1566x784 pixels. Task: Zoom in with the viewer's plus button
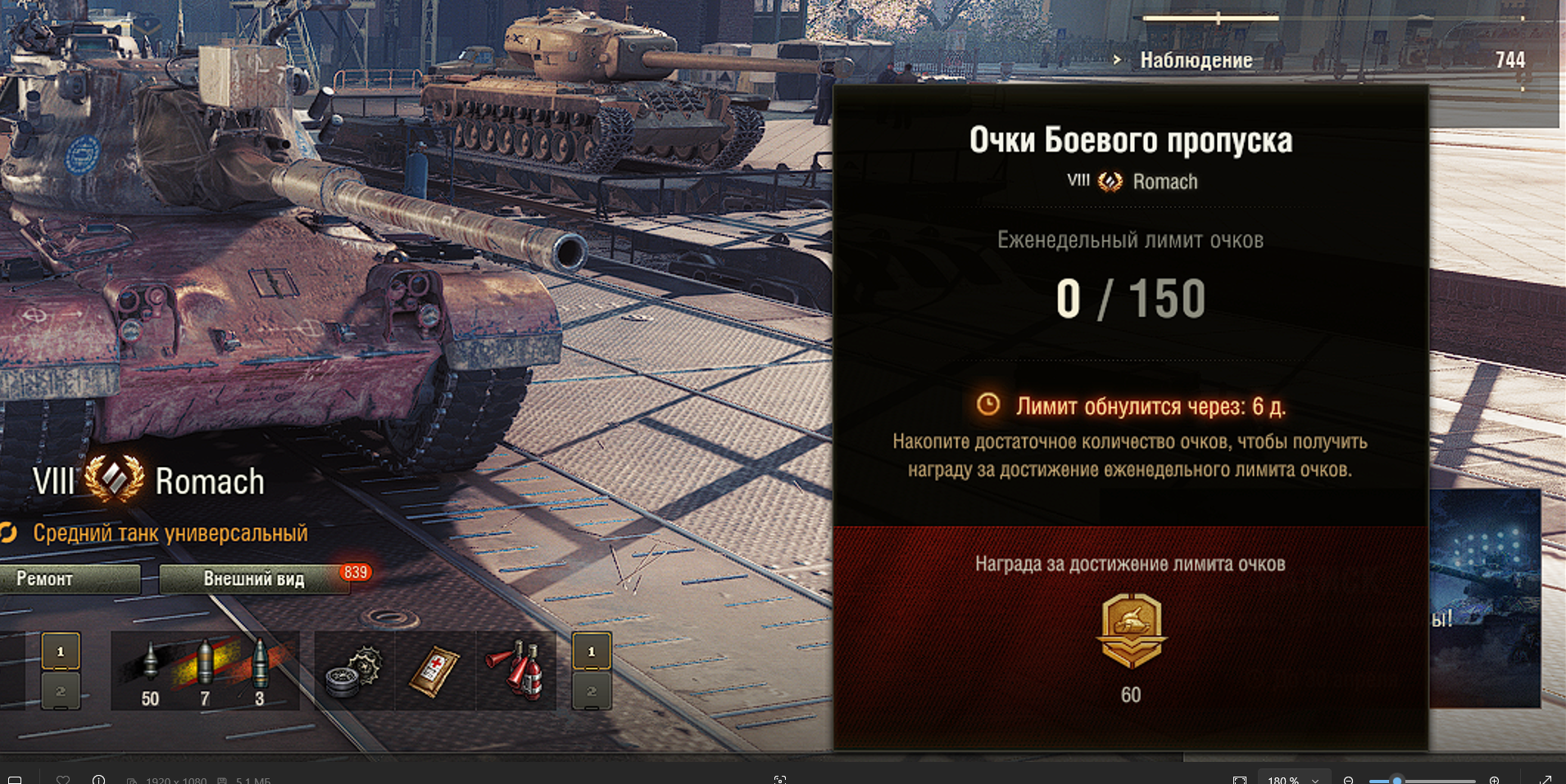(x=1494, y=779)
